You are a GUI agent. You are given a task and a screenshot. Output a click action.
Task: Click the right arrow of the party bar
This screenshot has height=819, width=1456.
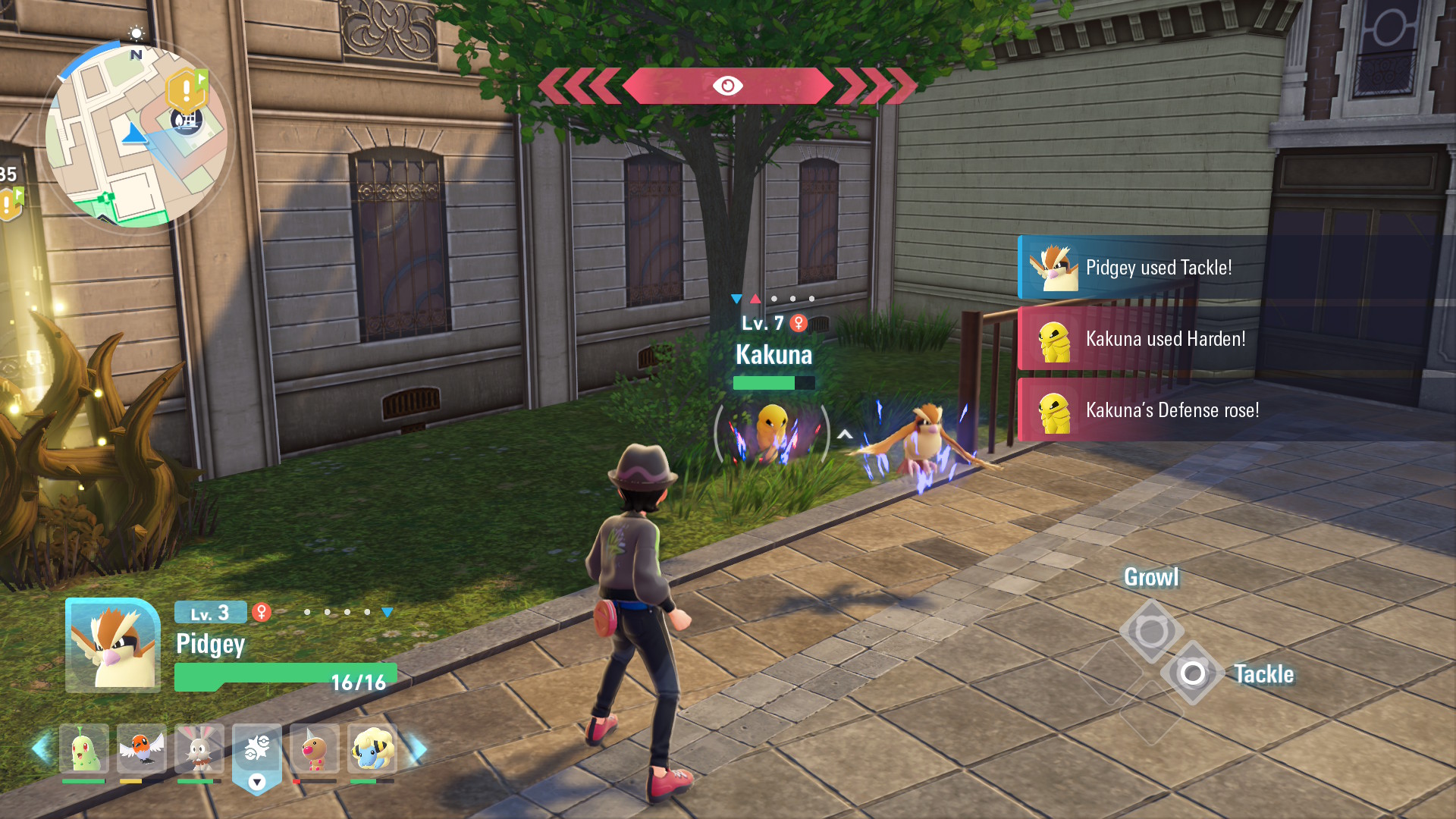click(418, 749)
